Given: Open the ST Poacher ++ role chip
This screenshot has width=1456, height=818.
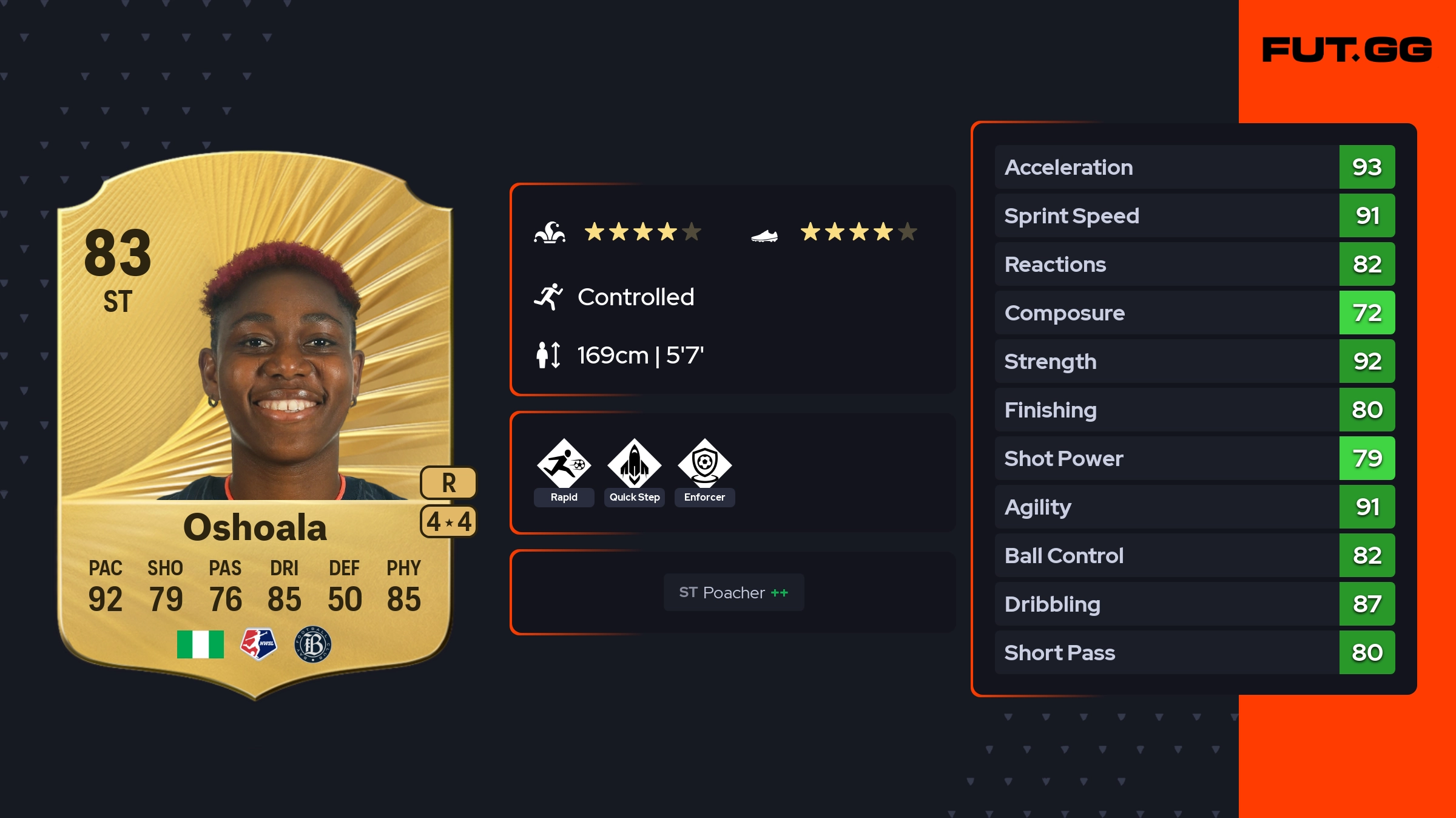Looking at the screenshot, I should (x=733, y=592).
